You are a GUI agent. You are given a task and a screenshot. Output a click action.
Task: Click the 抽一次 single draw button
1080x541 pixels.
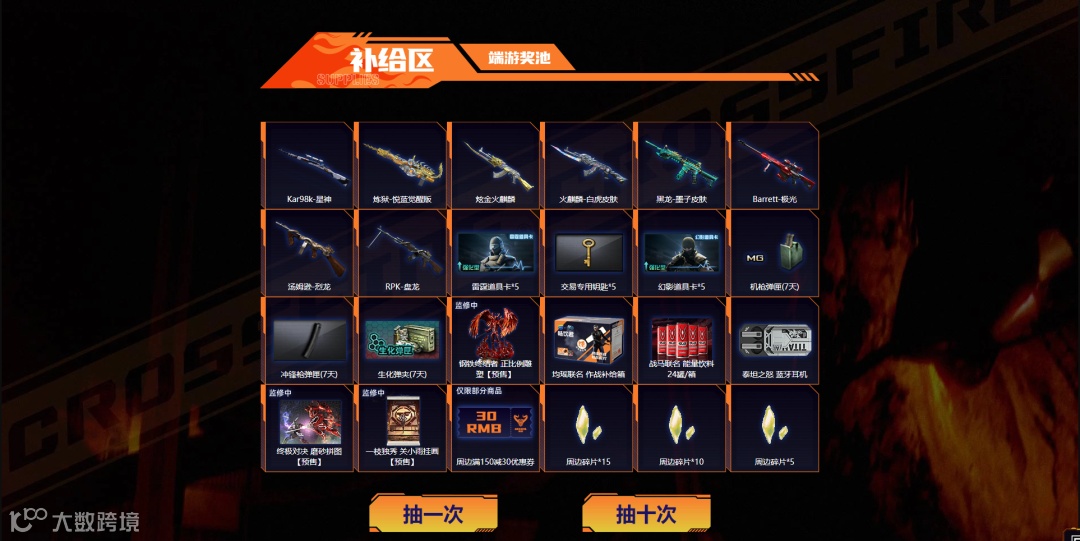(x=433, y=514)
